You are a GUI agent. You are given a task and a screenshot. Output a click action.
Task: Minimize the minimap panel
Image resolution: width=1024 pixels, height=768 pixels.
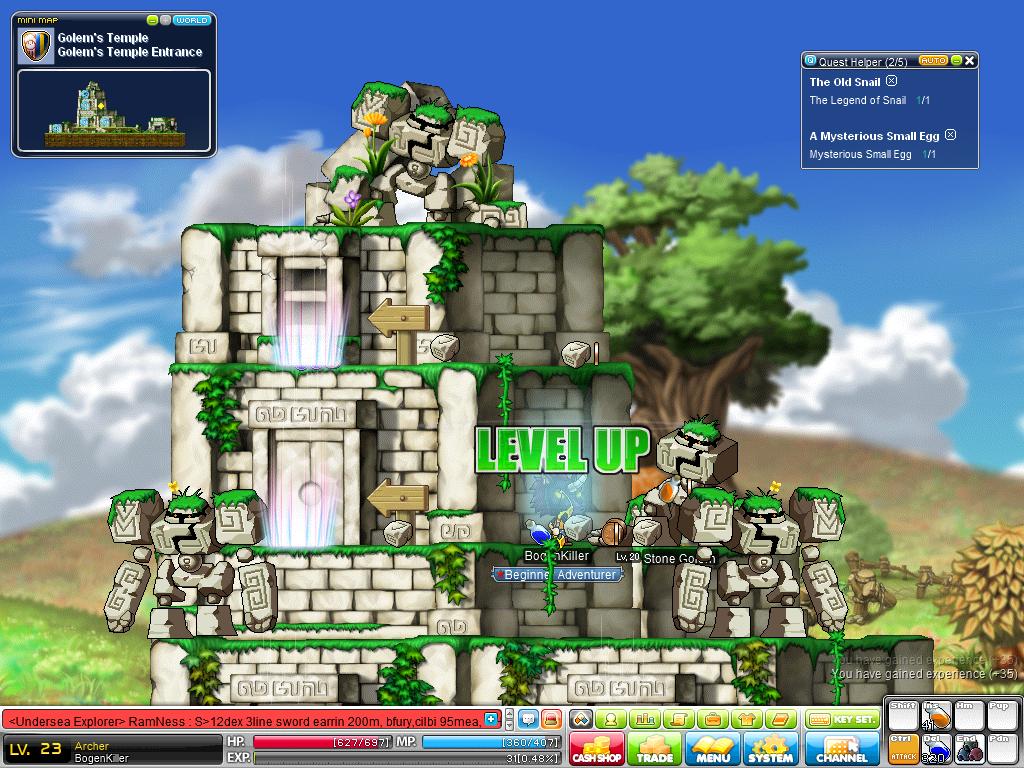pyautogui.click(x=152, y=20)
